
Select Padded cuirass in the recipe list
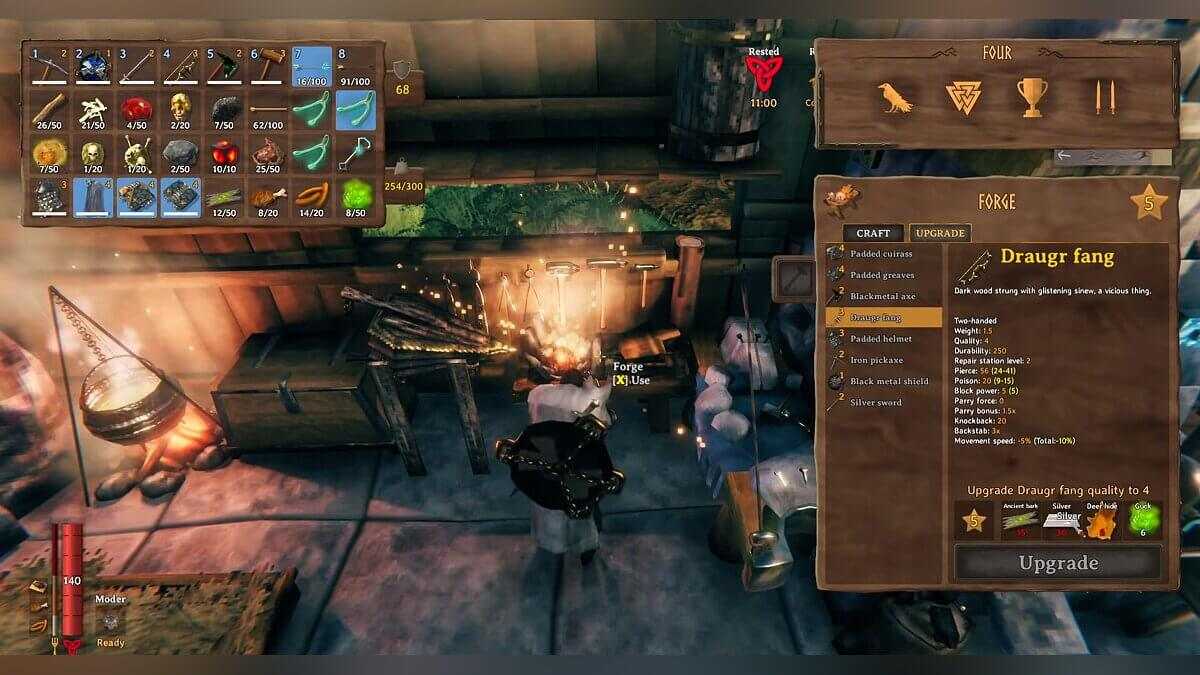point(882,254)
